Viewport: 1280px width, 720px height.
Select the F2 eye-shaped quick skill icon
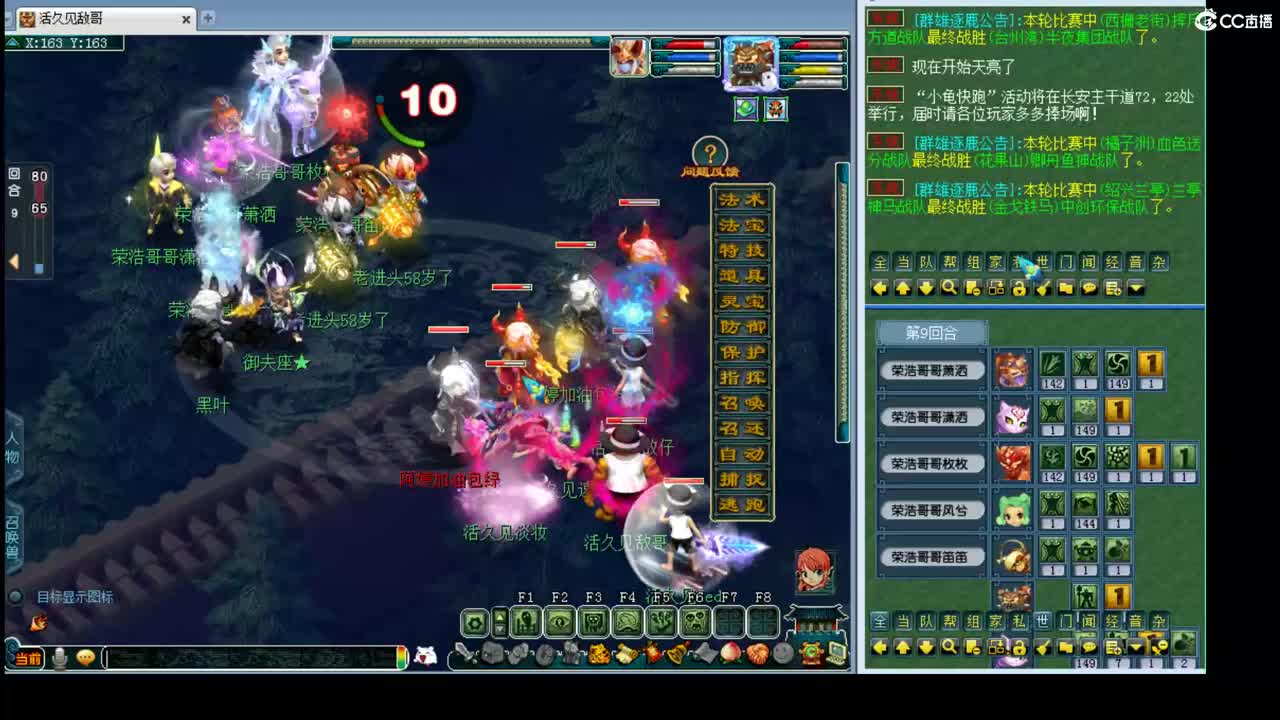tap(561, 620)
